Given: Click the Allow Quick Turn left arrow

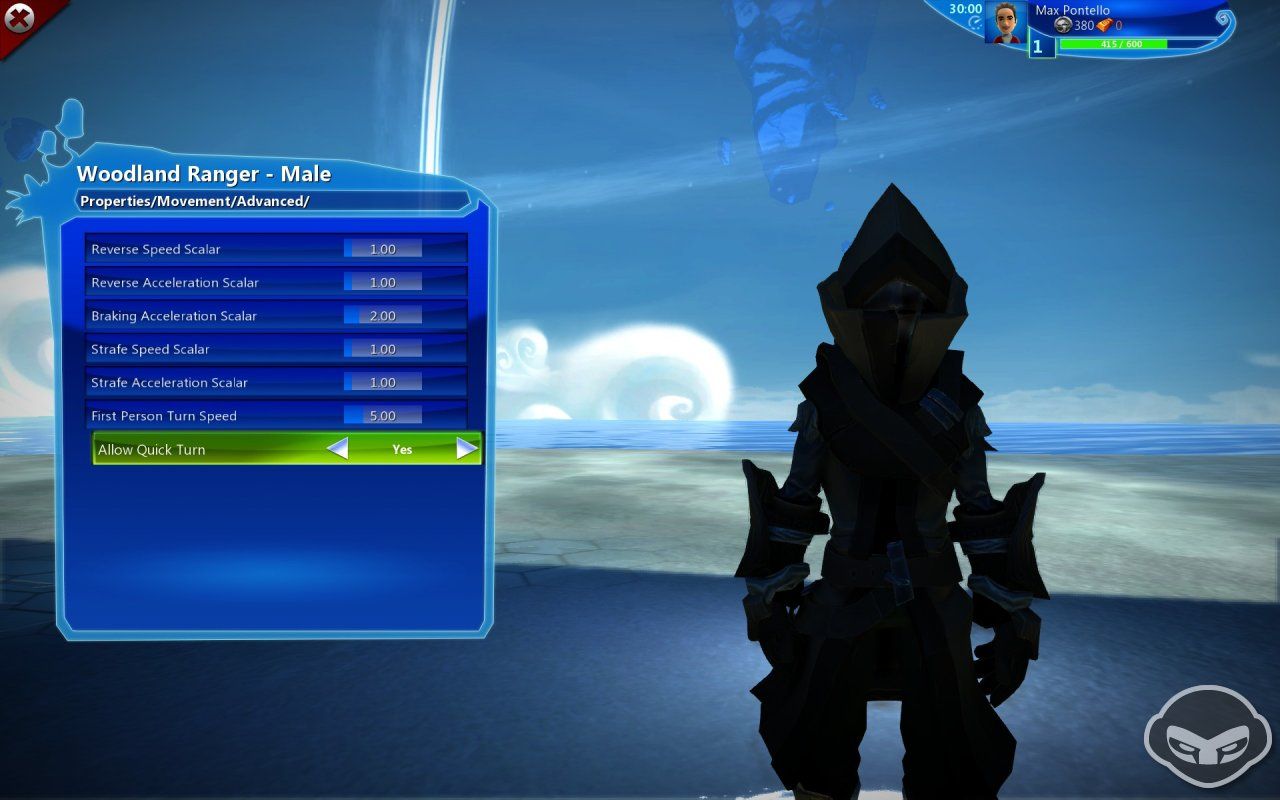Looking at the screenshot, I should click(x=337, y=449).
